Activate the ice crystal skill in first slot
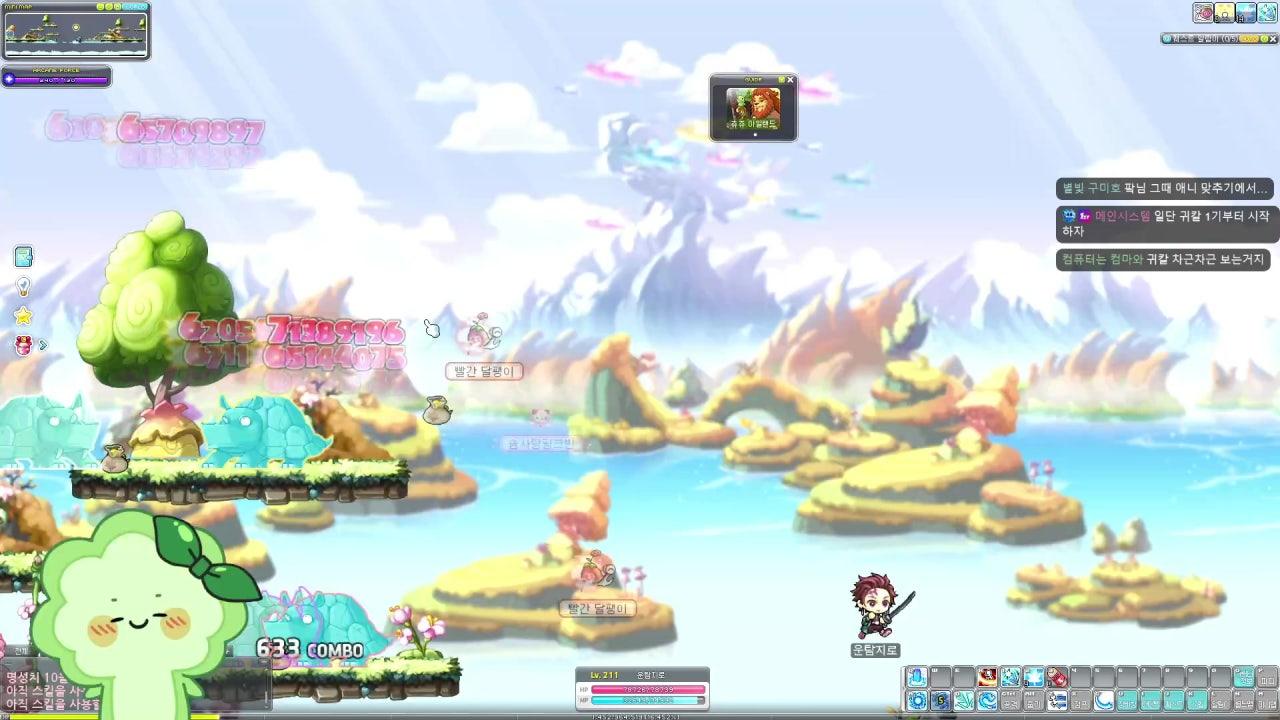1280x720 pixels. point(917,678)
